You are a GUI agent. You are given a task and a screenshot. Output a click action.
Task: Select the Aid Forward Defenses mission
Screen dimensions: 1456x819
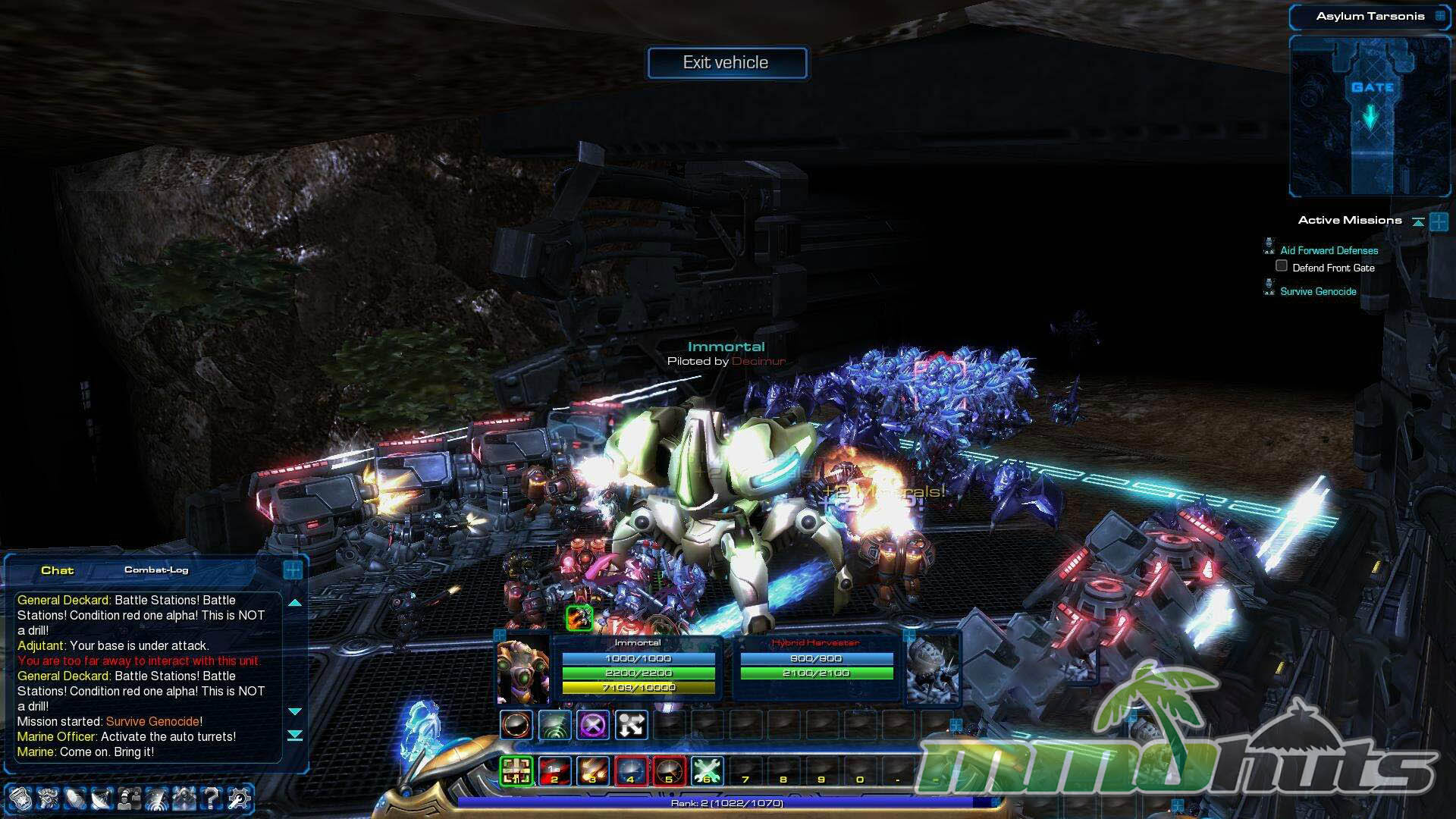(1329, 251)
